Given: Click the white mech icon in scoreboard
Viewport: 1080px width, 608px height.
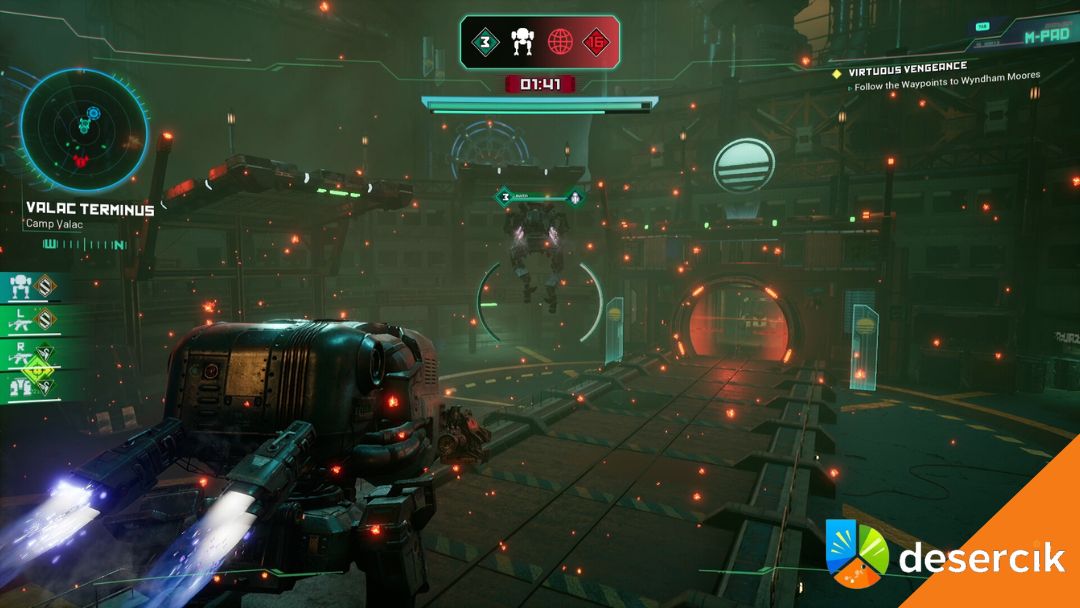Looking at the screenshot, I should tap(523, 42).
